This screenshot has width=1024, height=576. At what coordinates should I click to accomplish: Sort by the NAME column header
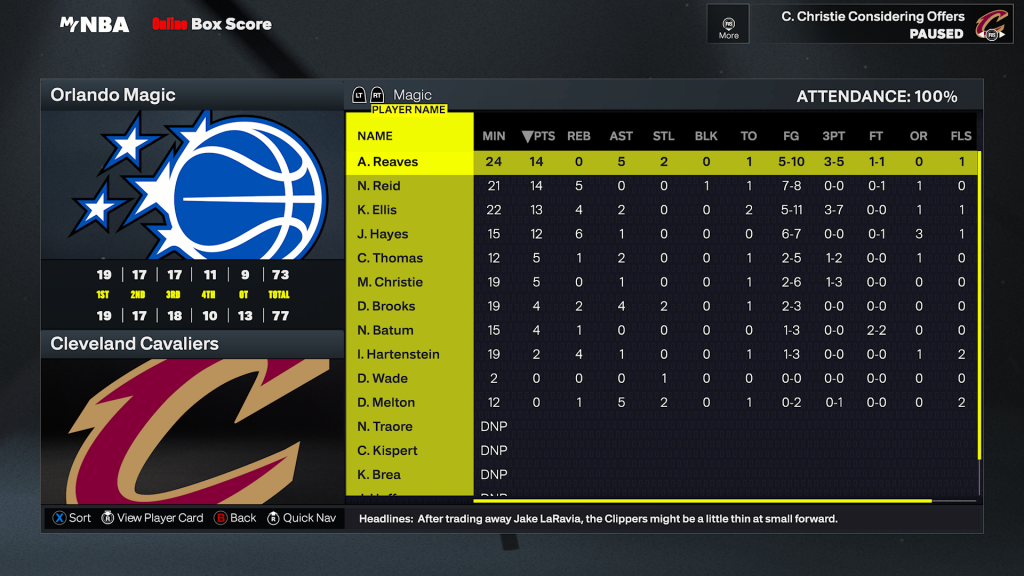[x=375, y=136]
